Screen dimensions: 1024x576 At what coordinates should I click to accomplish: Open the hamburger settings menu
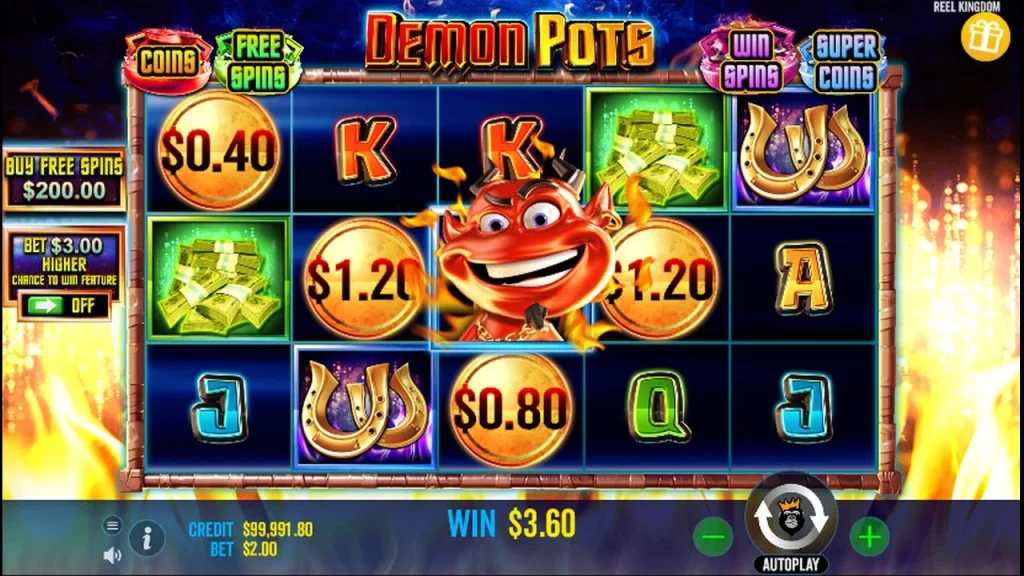[x=112, y=525]
